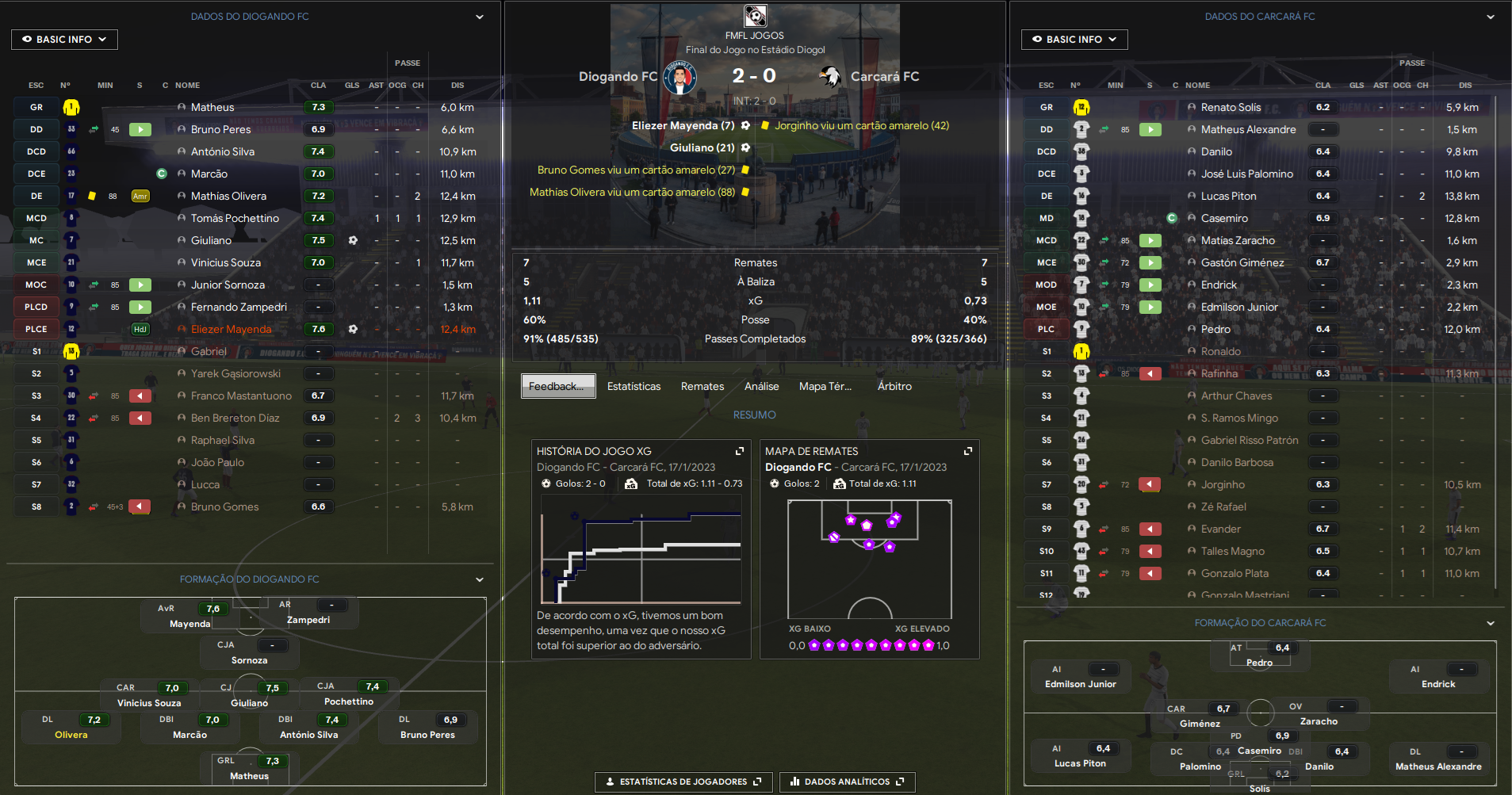The image size is (1512, 795).
Task: Select the Análise tab
Action: pyautogui.click(x=761, y=386)
